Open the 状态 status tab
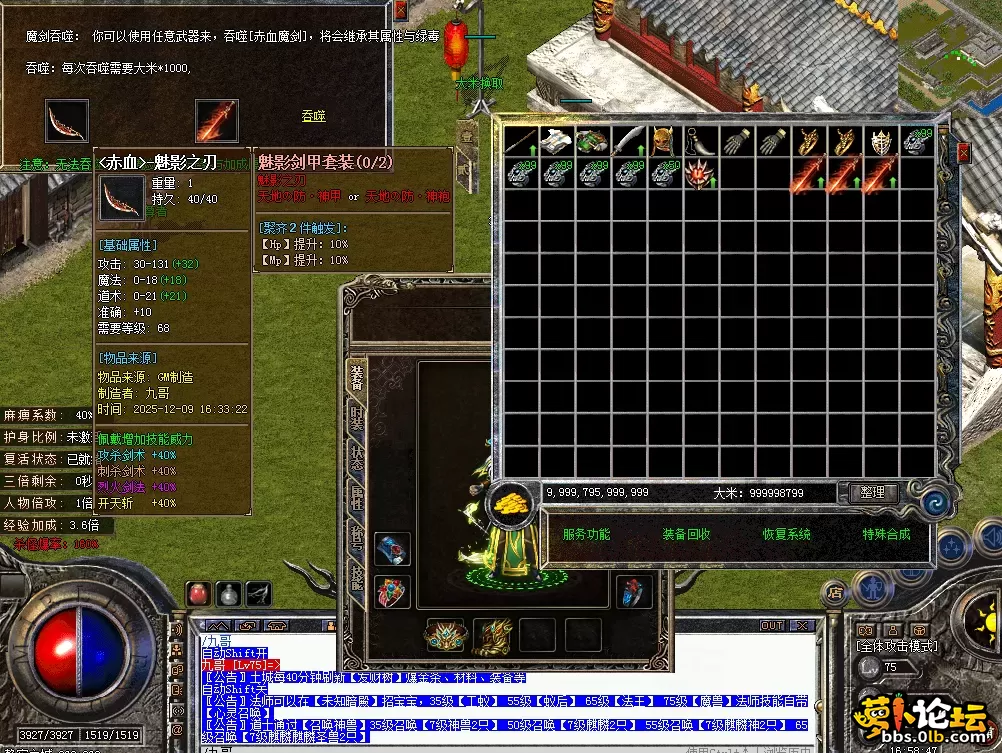 [x=356, y=457]
